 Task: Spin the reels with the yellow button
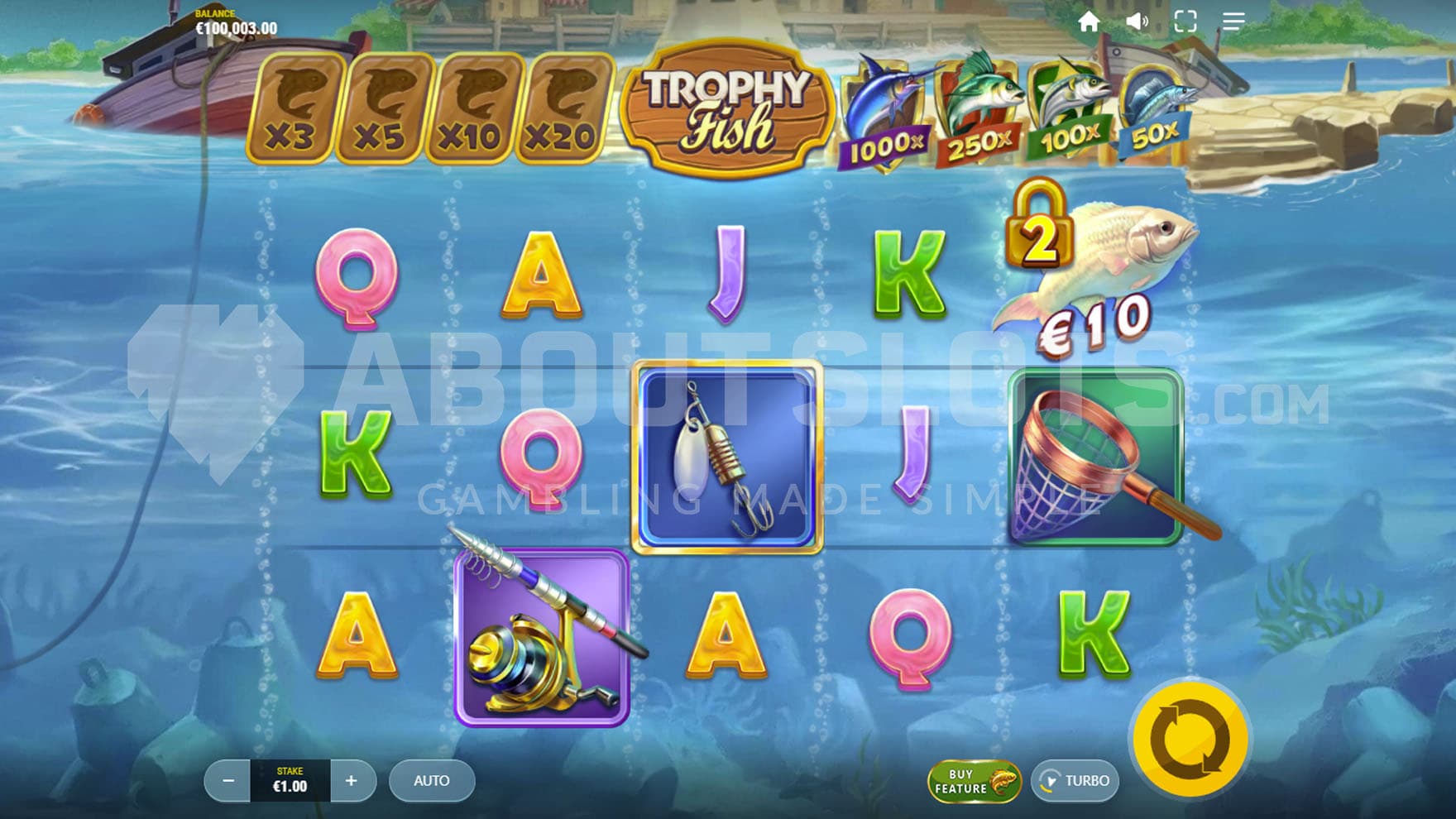1190,739
